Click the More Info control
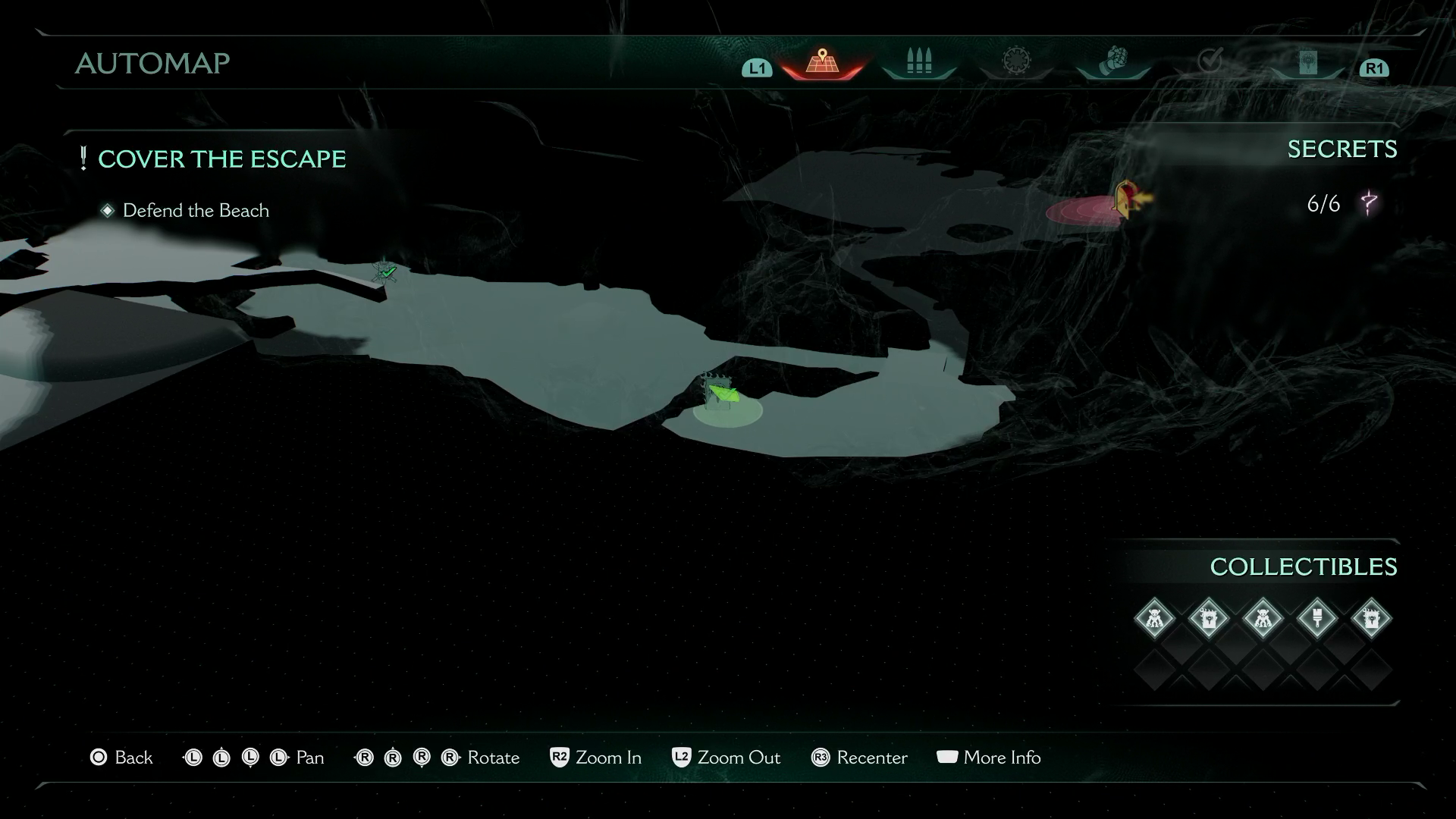Viewport: 1456px width, 819px height. pos(989,758)
